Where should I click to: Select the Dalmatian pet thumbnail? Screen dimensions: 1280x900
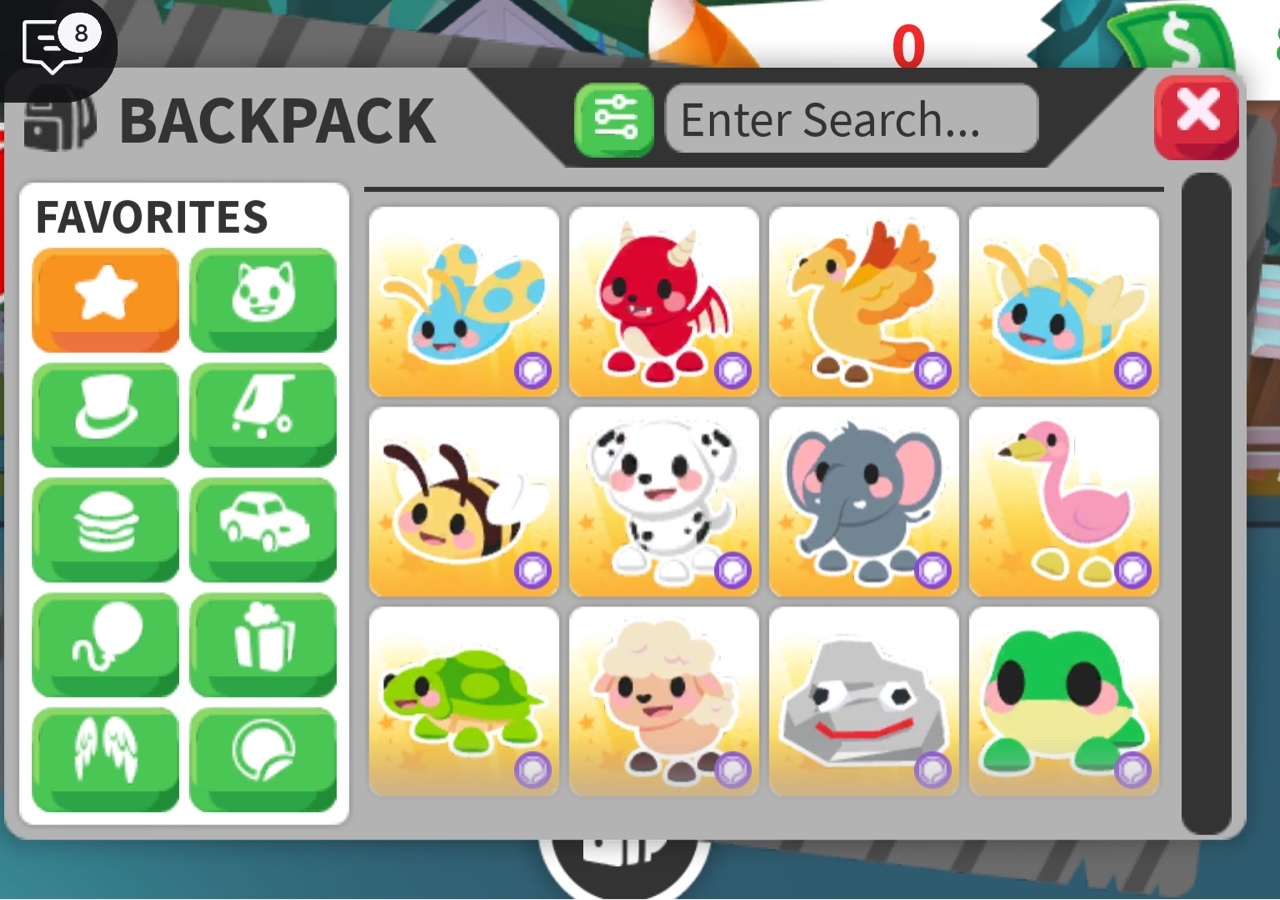[663, 500]
